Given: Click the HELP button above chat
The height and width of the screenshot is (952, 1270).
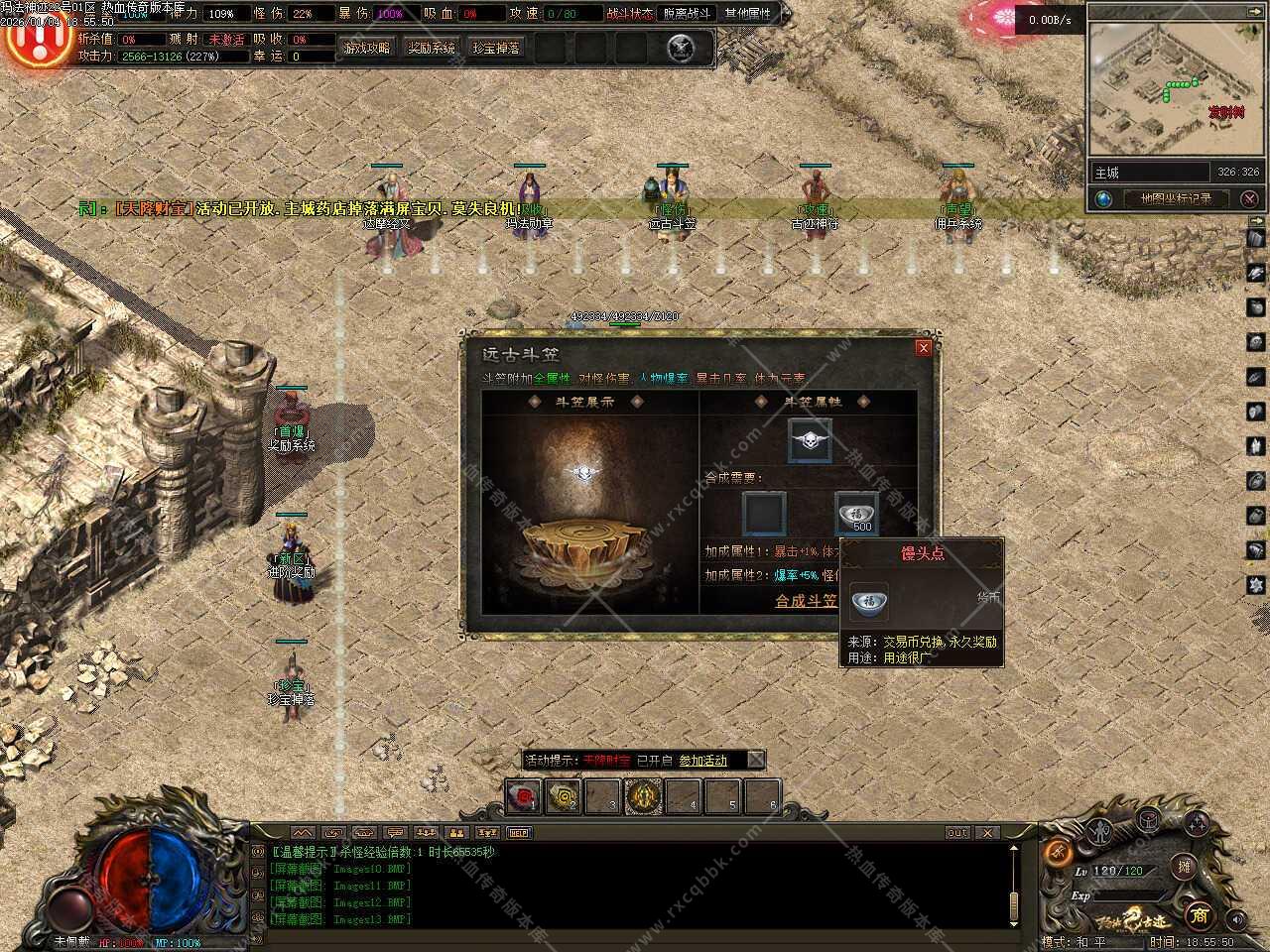Looking at the screenshot, I should (x=518, y=833).
